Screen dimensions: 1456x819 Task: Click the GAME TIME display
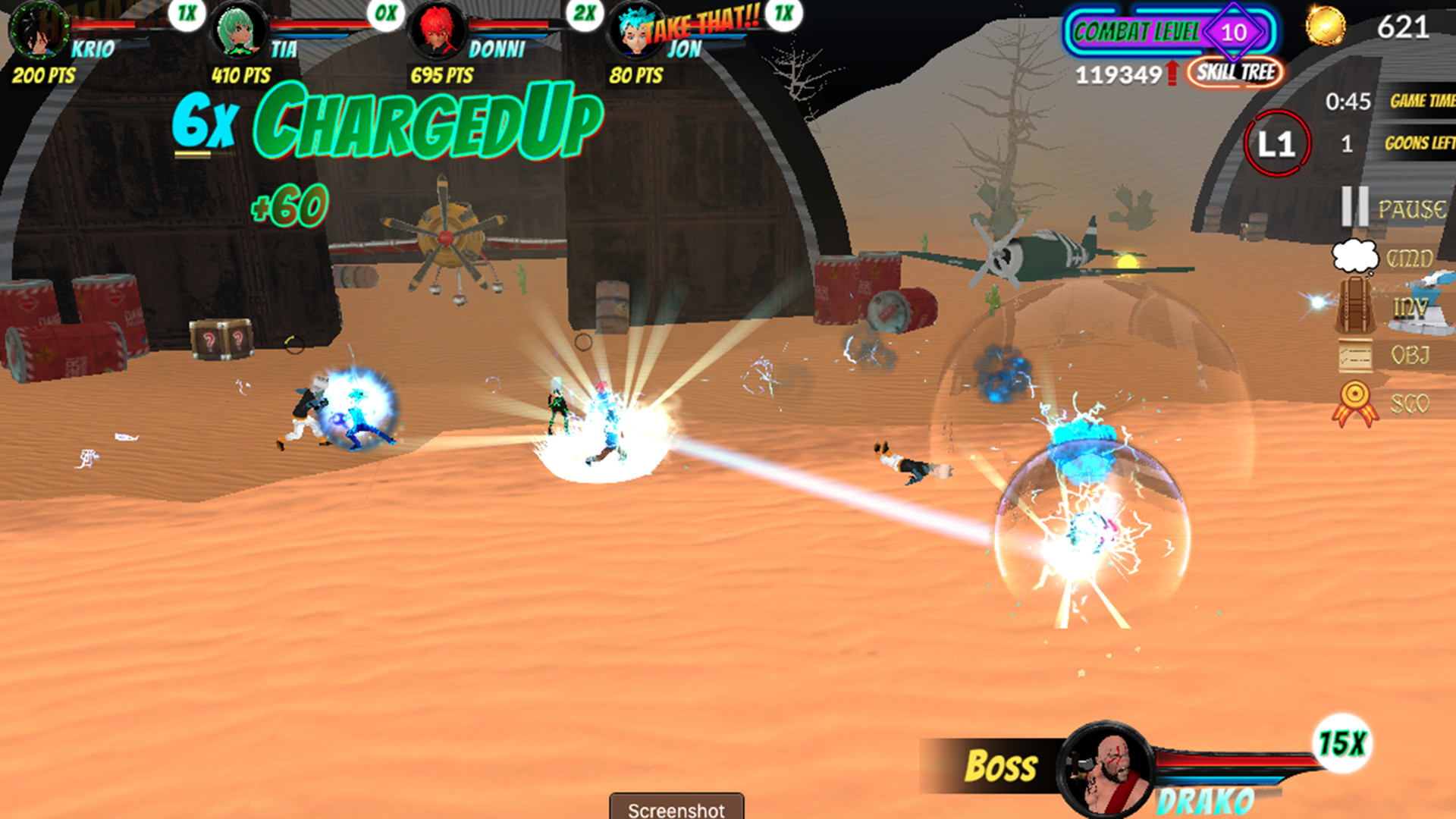(1420, 99)
